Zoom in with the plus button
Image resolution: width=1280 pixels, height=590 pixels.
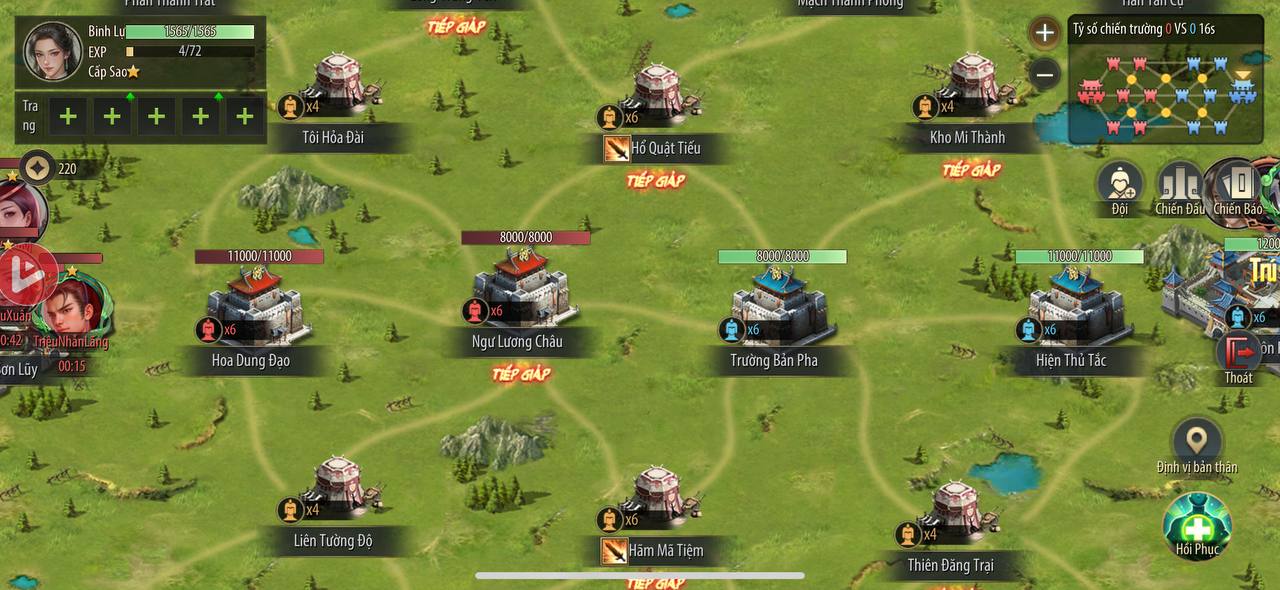(1044, 33)
